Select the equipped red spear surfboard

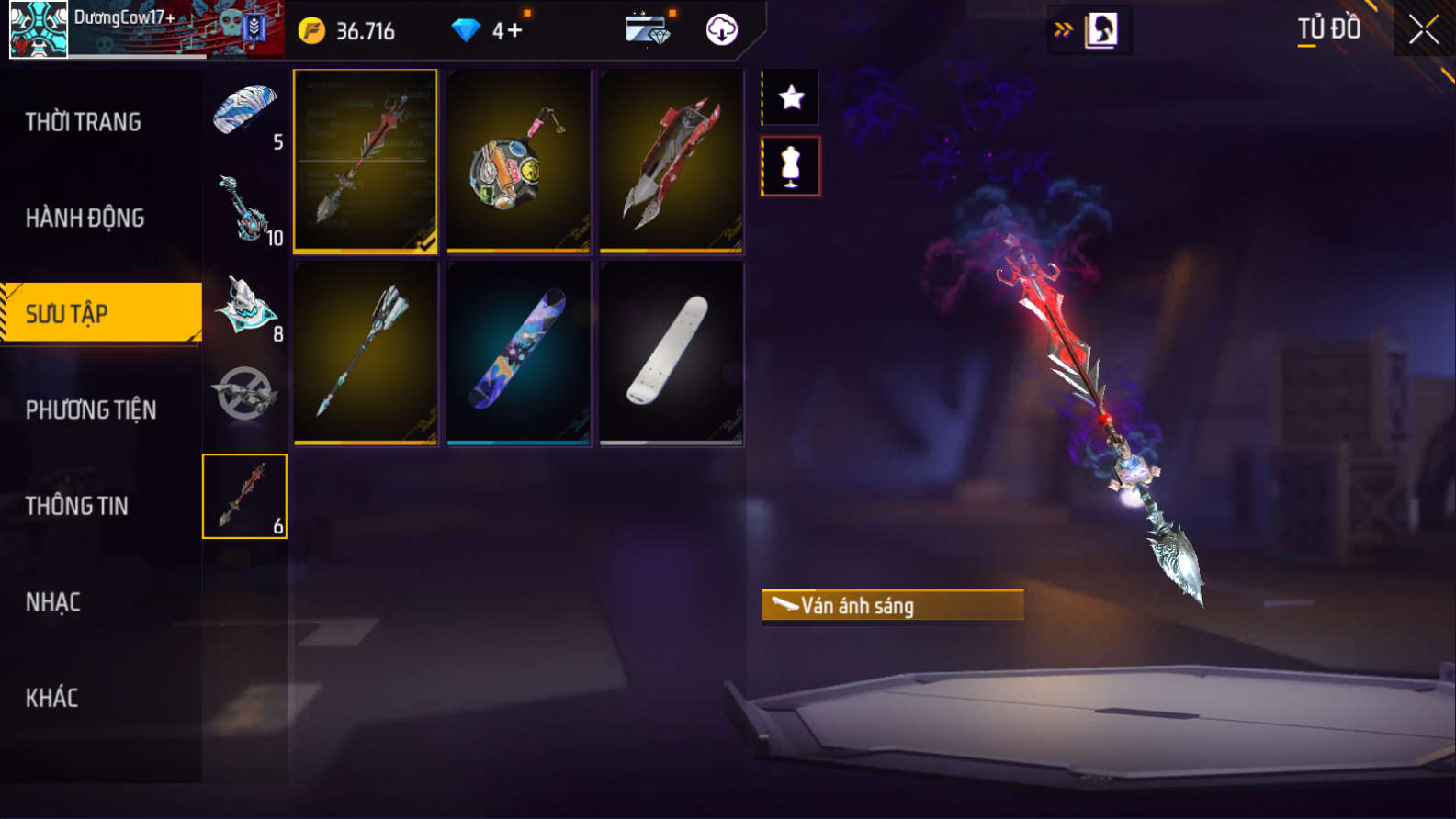click(365, 161)
